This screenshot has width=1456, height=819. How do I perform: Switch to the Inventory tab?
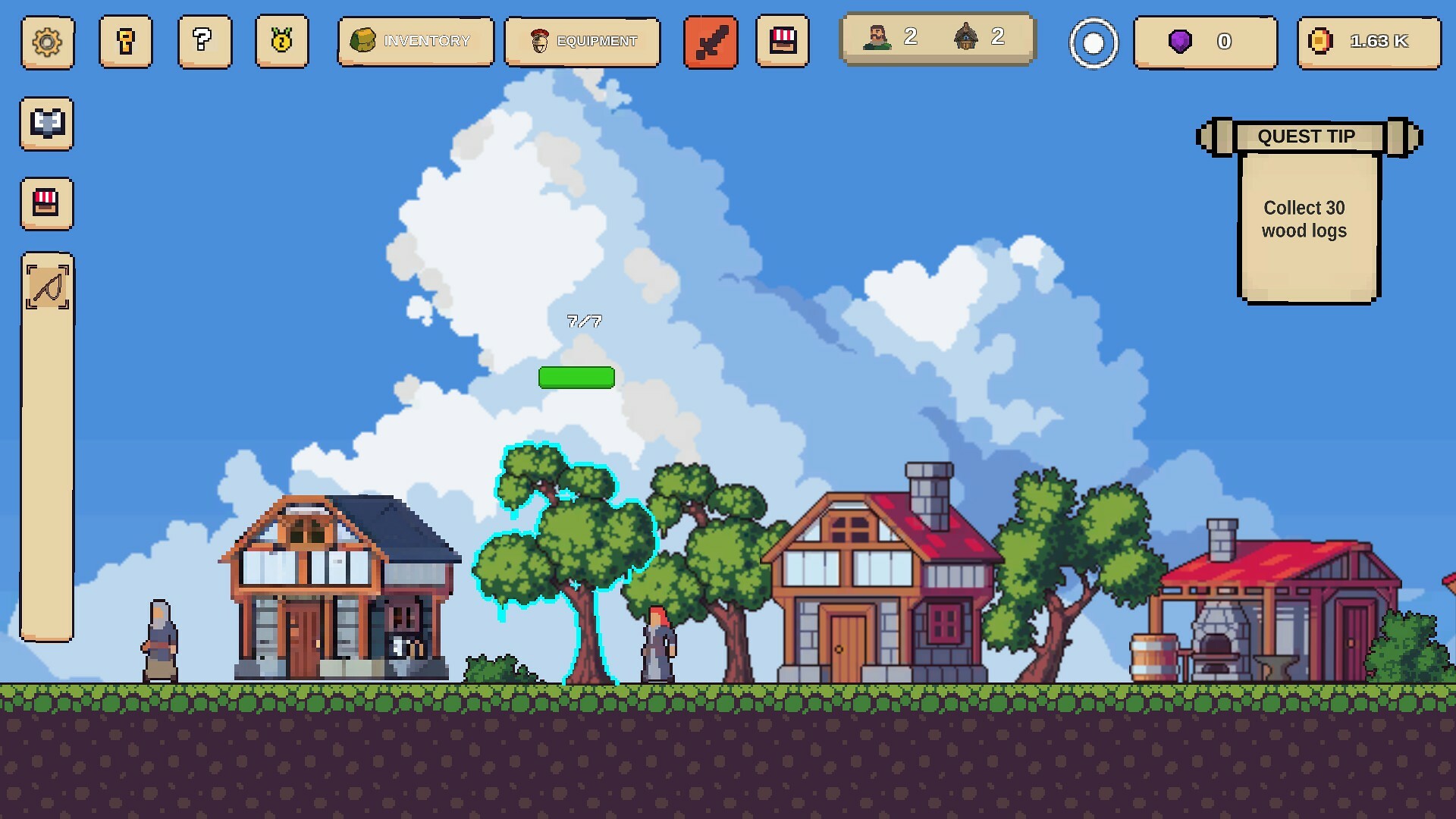416,41
